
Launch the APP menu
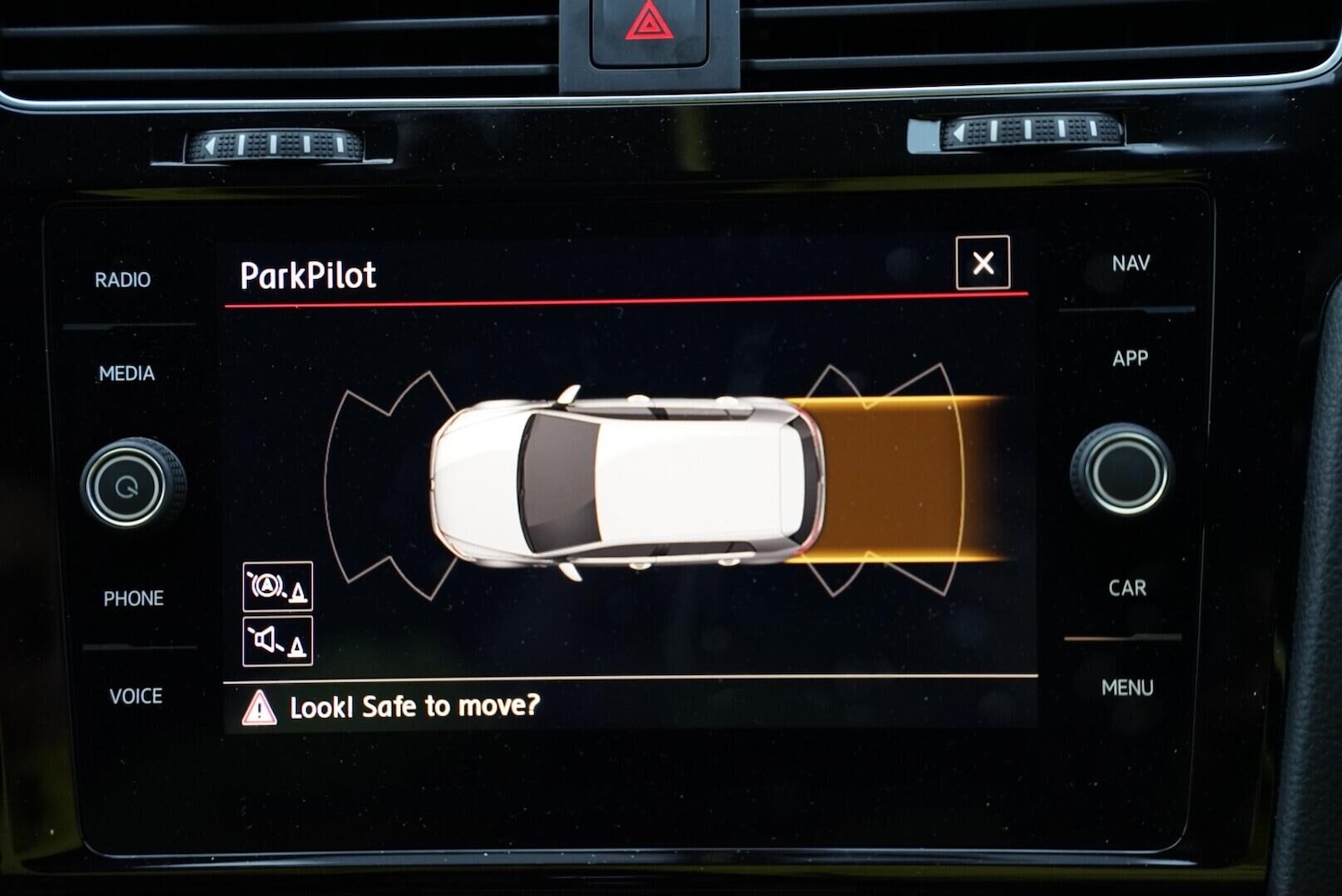1131,359
